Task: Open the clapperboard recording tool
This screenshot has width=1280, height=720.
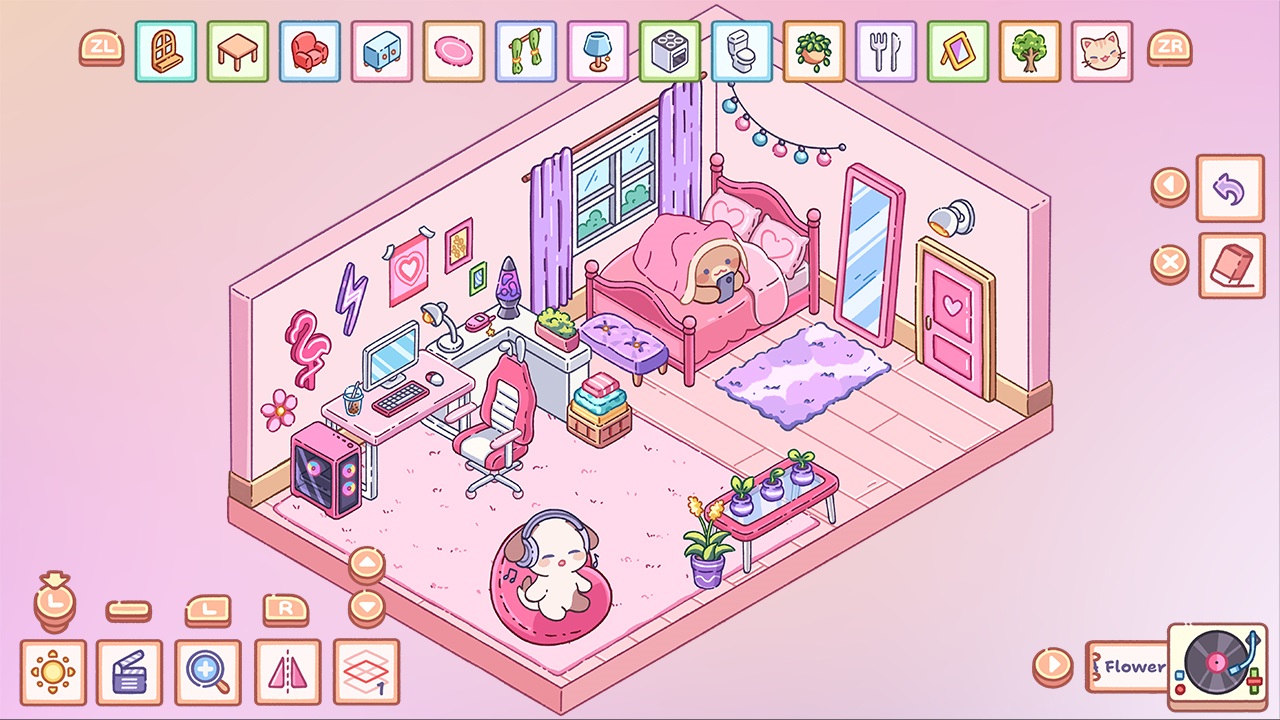Action: click(131, 672)
